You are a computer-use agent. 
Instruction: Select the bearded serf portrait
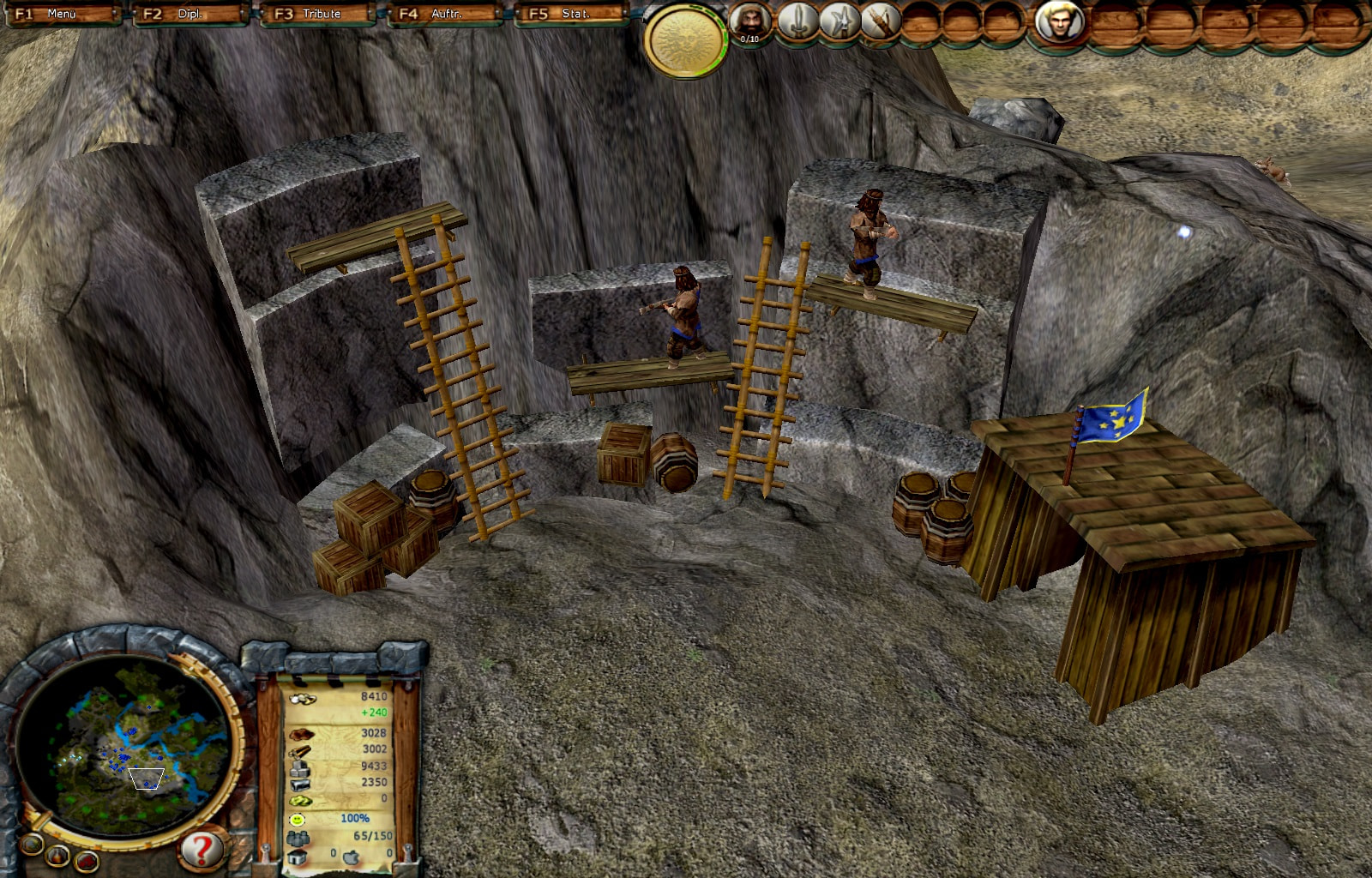[x=750, y=21]
